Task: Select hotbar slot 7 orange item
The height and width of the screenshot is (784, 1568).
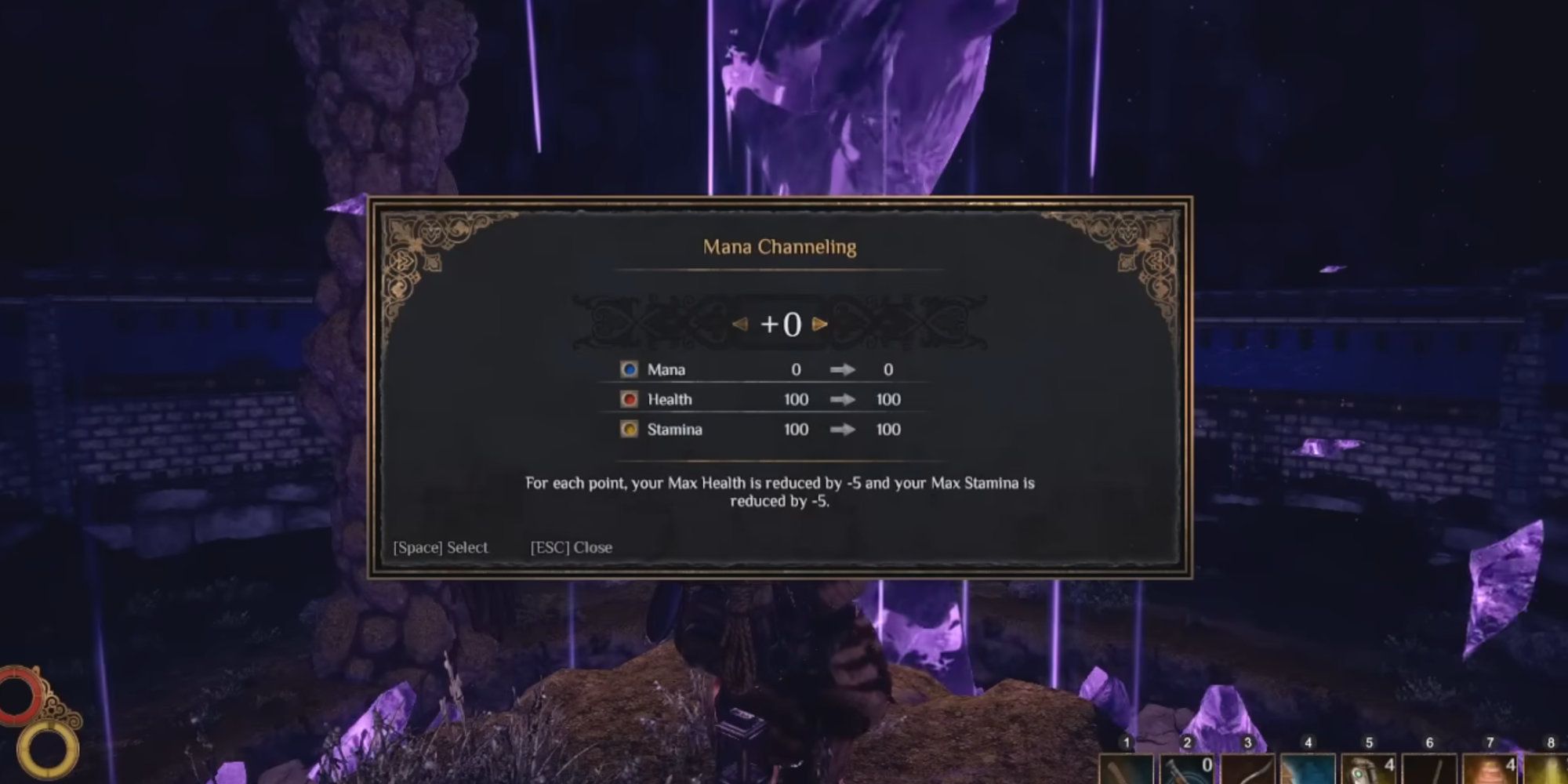Action: click(1489, 770)
